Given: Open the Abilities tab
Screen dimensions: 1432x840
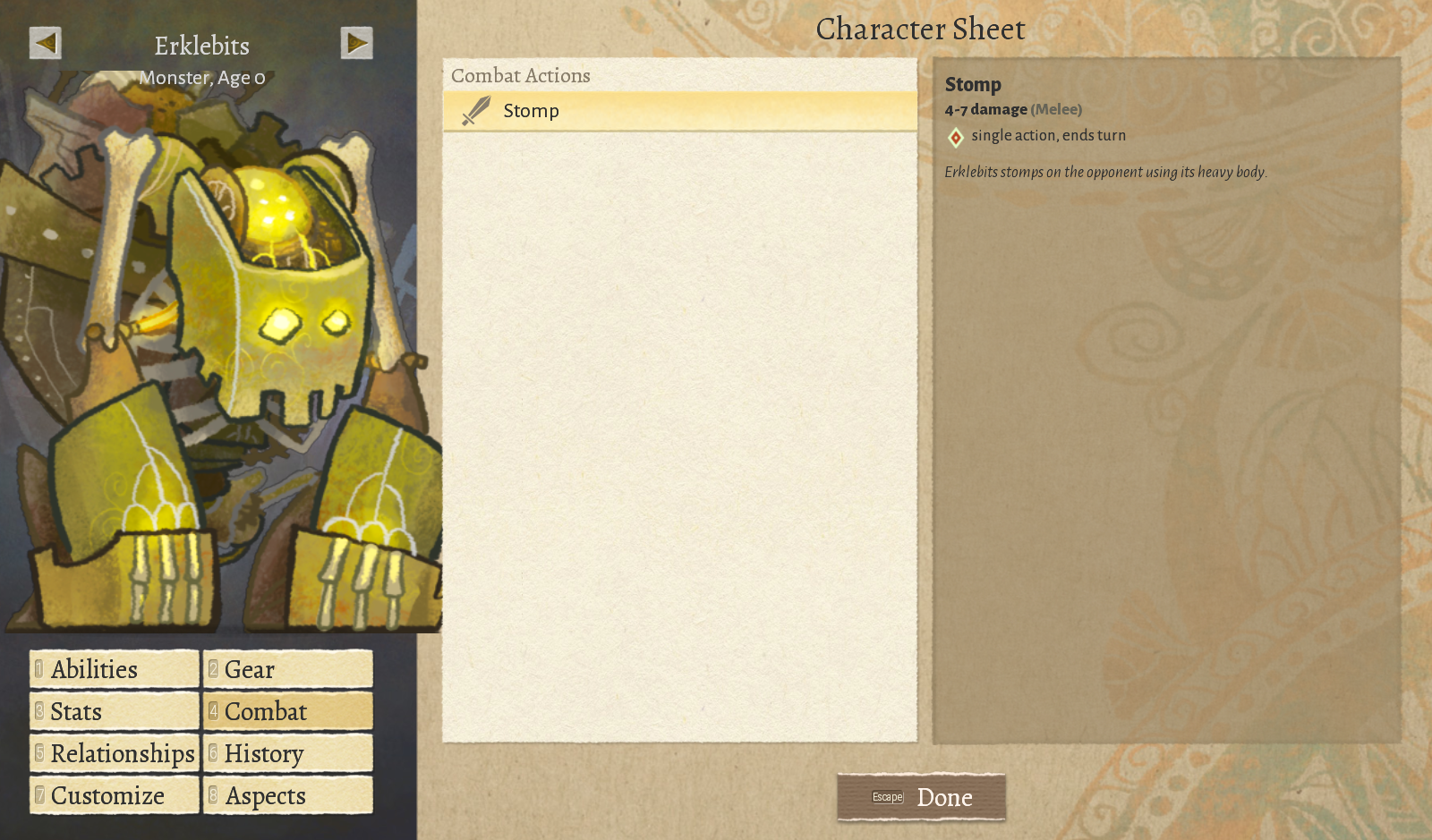Looking at the screenshot, I should point(114,669).
